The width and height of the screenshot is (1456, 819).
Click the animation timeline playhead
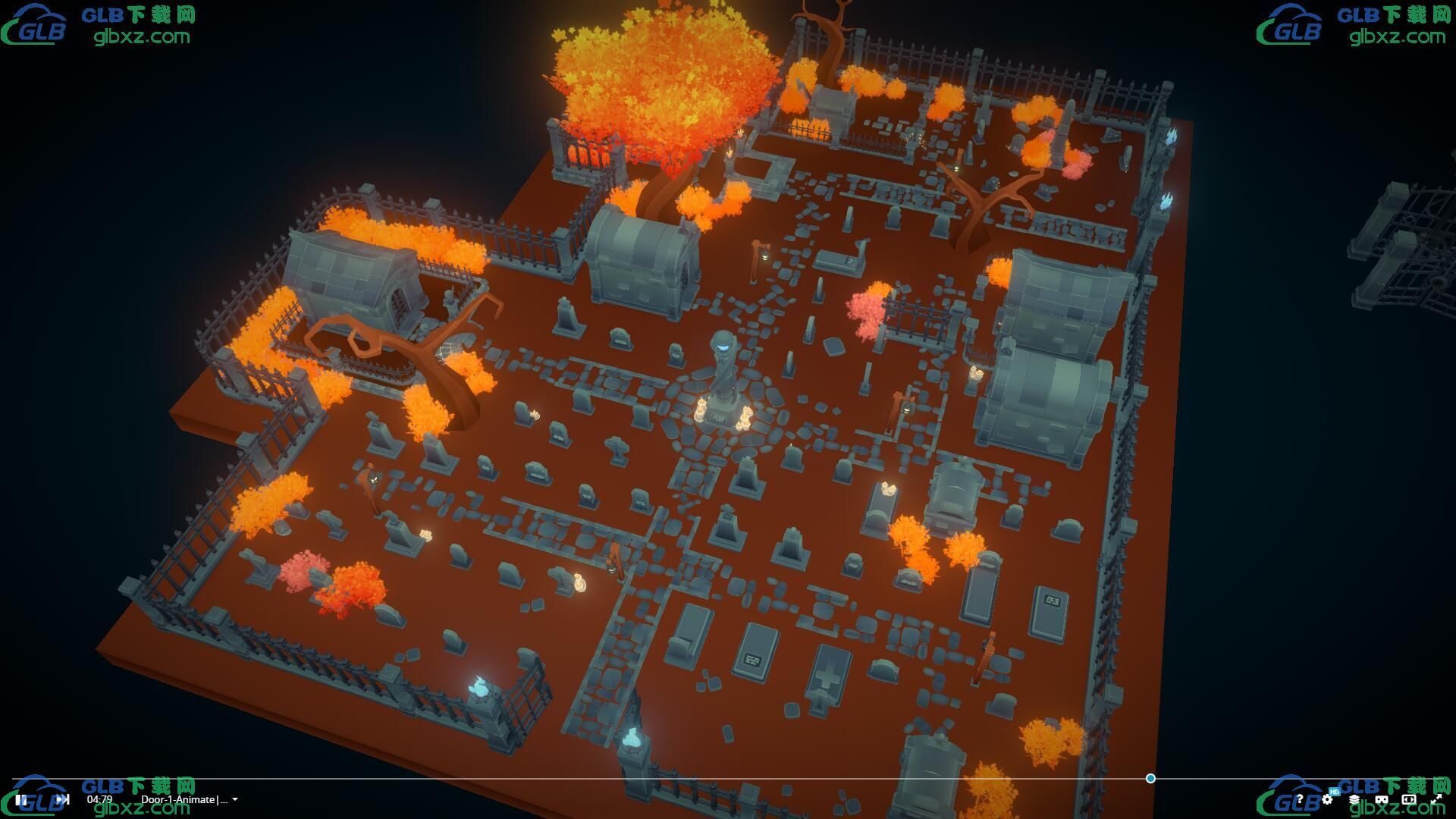click(x=1150, y=779)
